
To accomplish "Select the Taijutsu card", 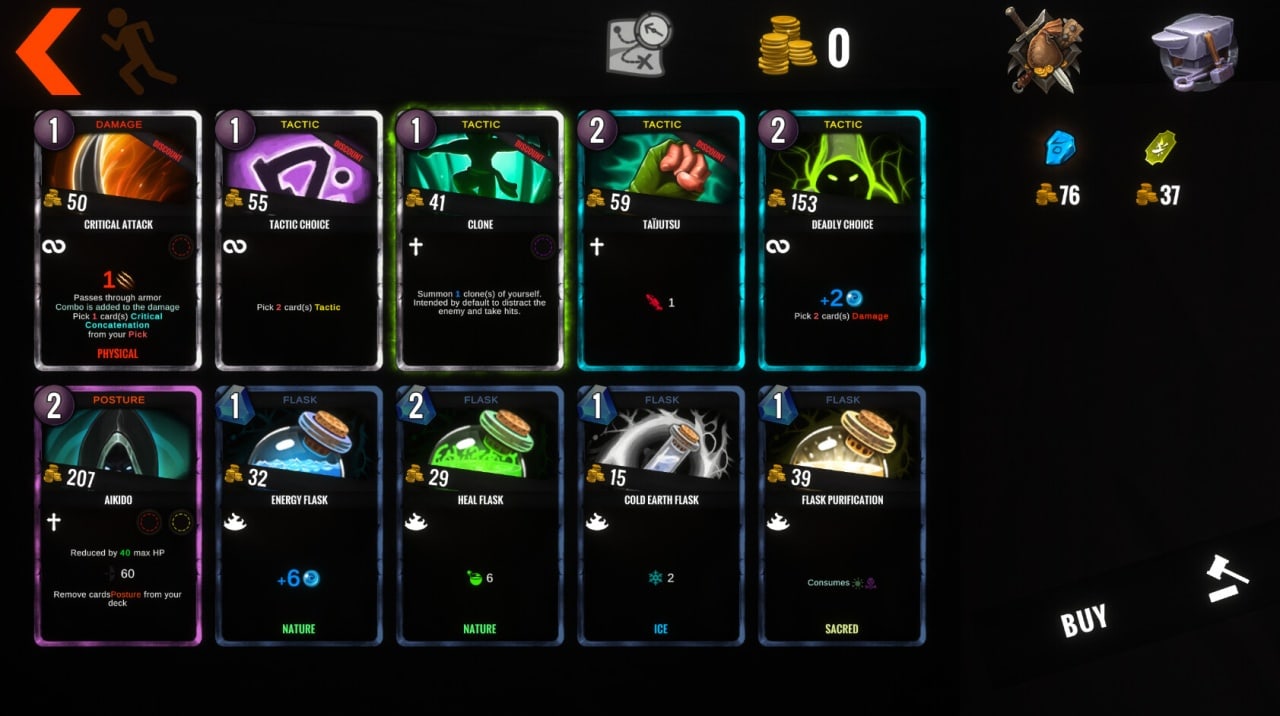I will [661, 240].
